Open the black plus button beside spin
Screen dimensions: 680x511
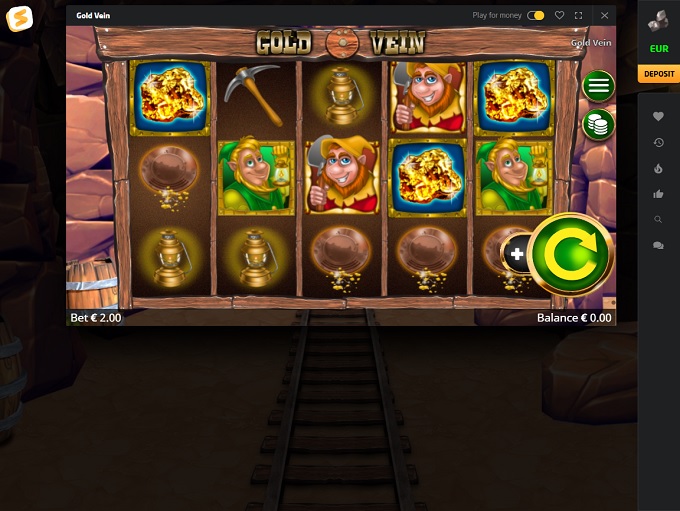[517, 254]
